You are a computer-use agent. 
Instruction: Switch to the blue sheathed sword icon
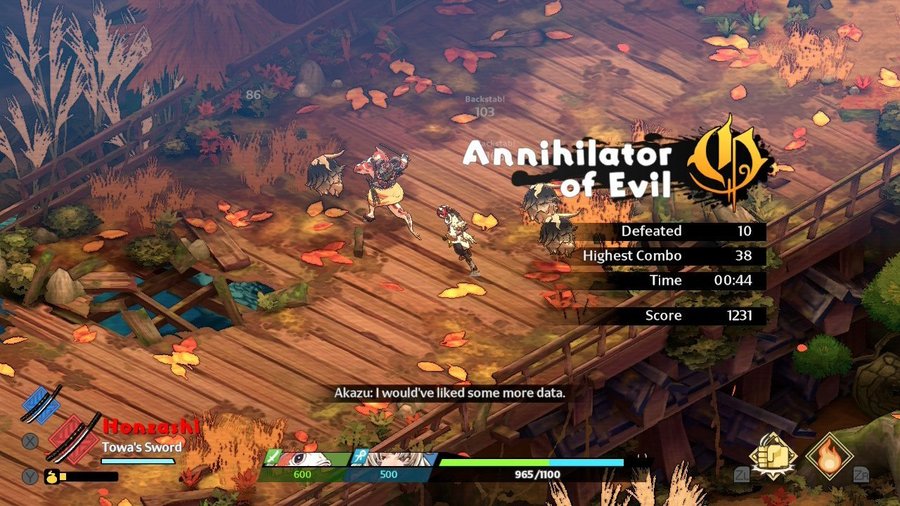coord(40,404)
